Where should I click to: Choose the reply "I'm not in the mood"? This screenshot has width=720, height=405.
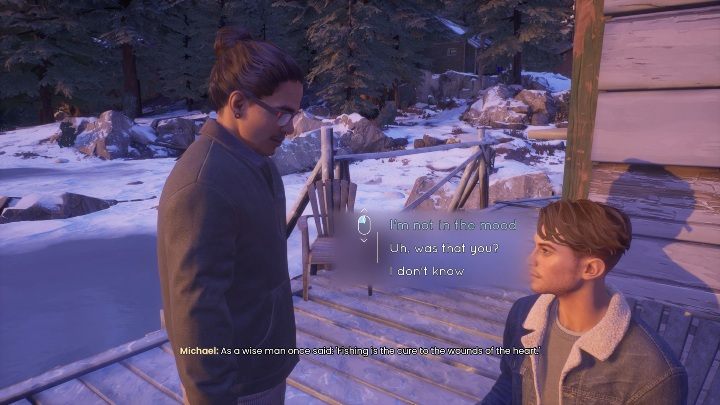click(x=452, y=225)
